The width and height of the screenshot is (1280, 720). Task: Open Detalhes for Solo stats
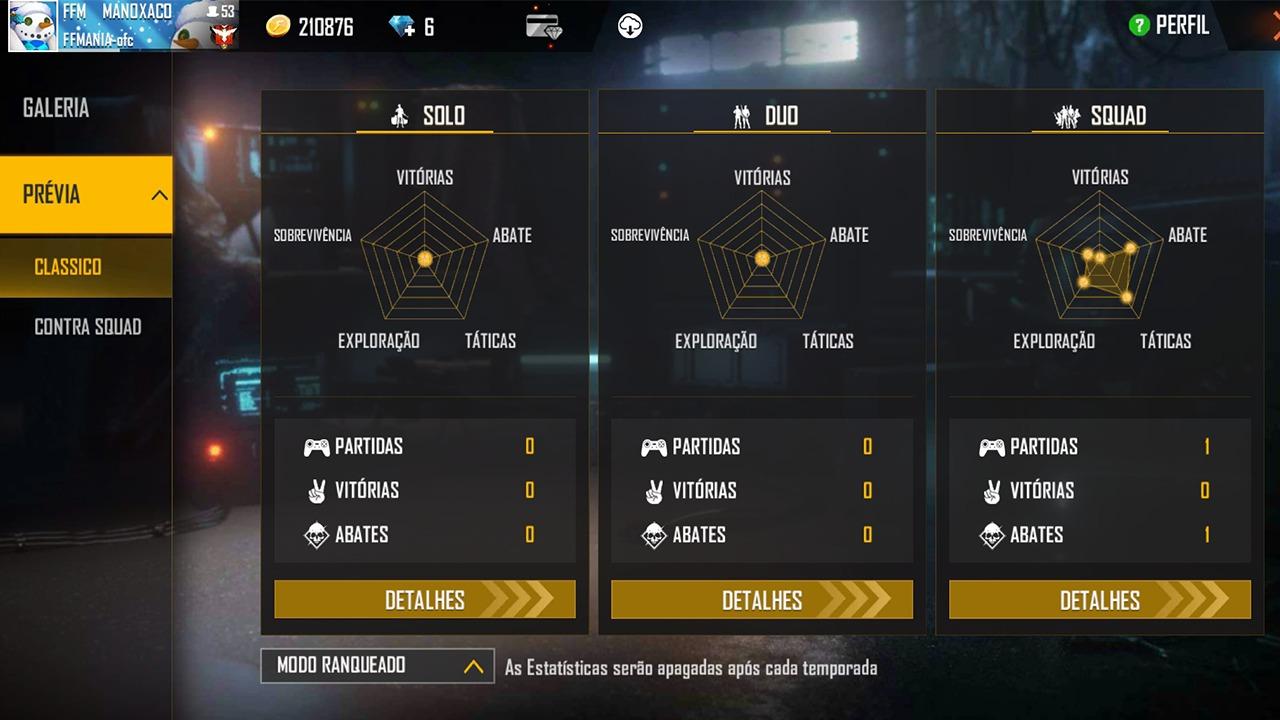point(425,600)
